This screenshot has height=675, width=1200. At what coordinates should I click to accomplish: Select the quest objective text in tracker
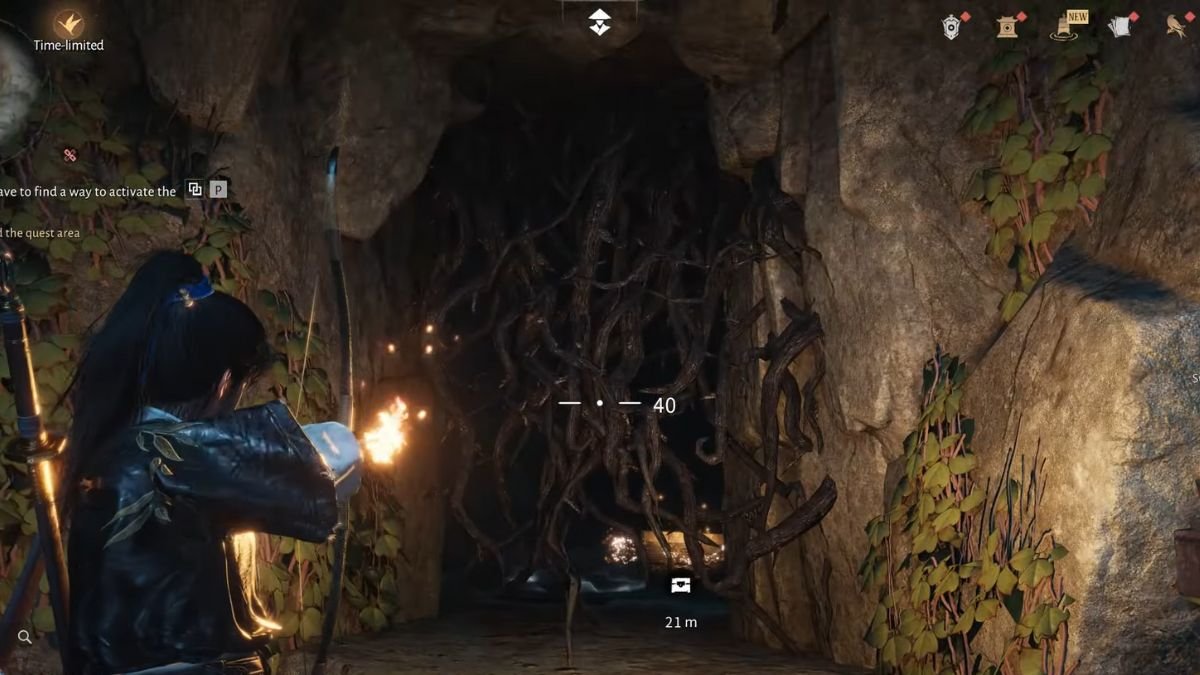[x=88, y=190]
